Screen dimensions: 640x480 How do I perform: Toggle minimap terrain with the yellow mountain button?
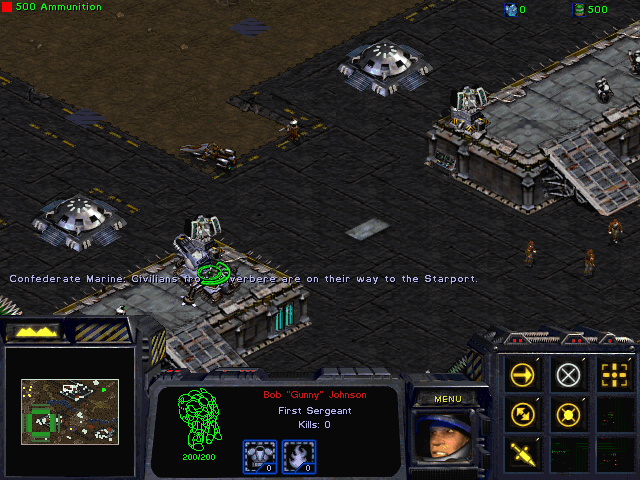pyautogui.click(x=33, y=331)
